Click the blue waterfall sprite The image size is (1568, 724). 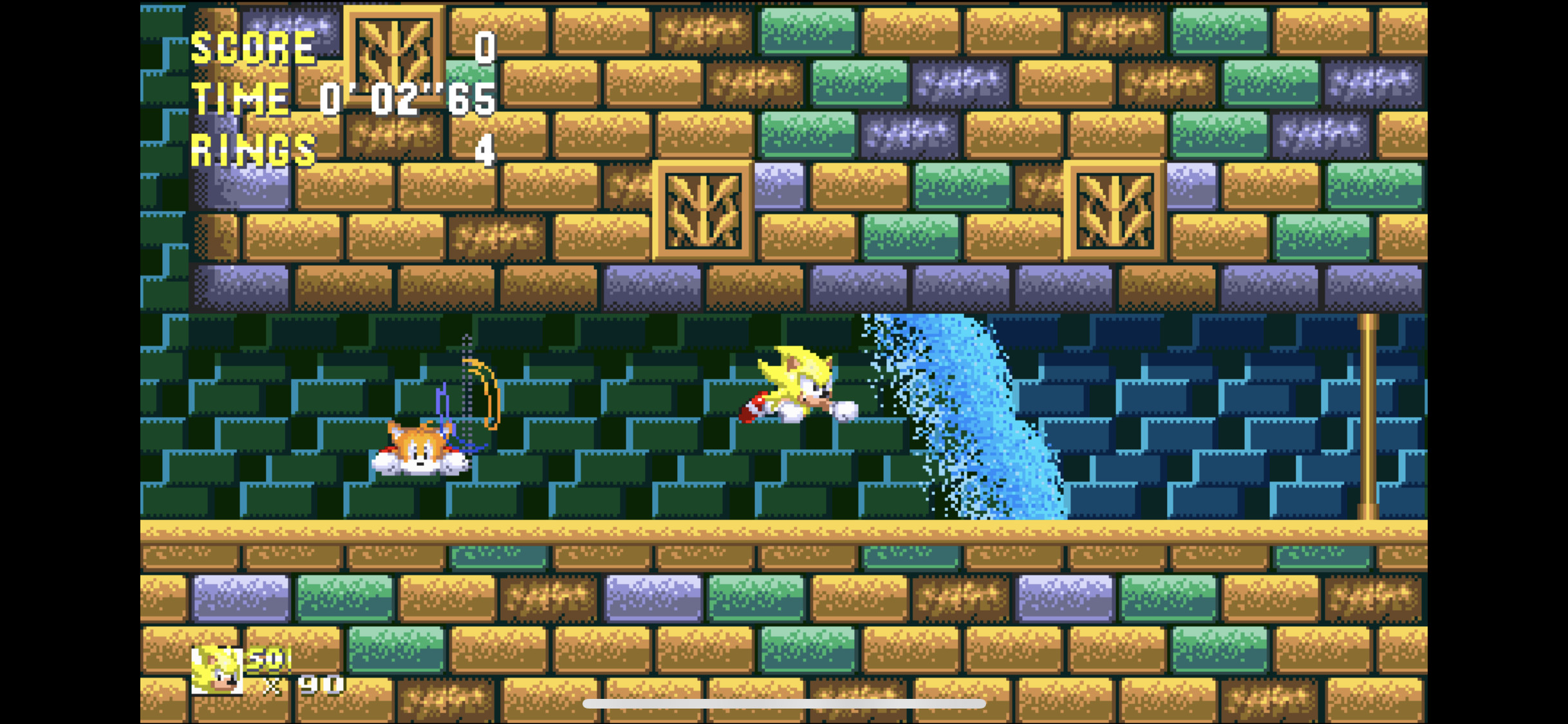966,418
